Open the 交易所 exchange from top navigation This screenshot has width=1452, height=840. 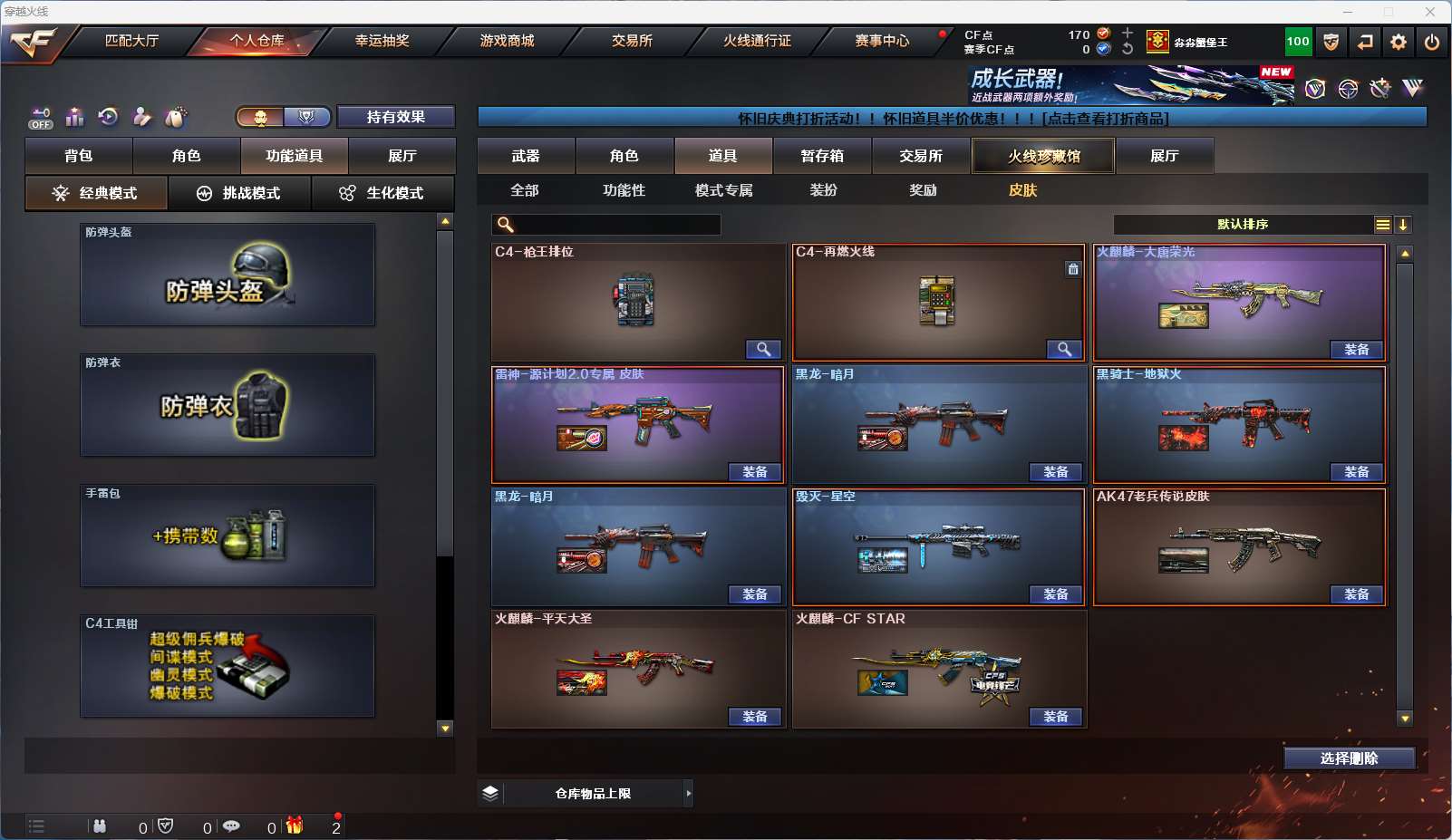coord(632,41)
